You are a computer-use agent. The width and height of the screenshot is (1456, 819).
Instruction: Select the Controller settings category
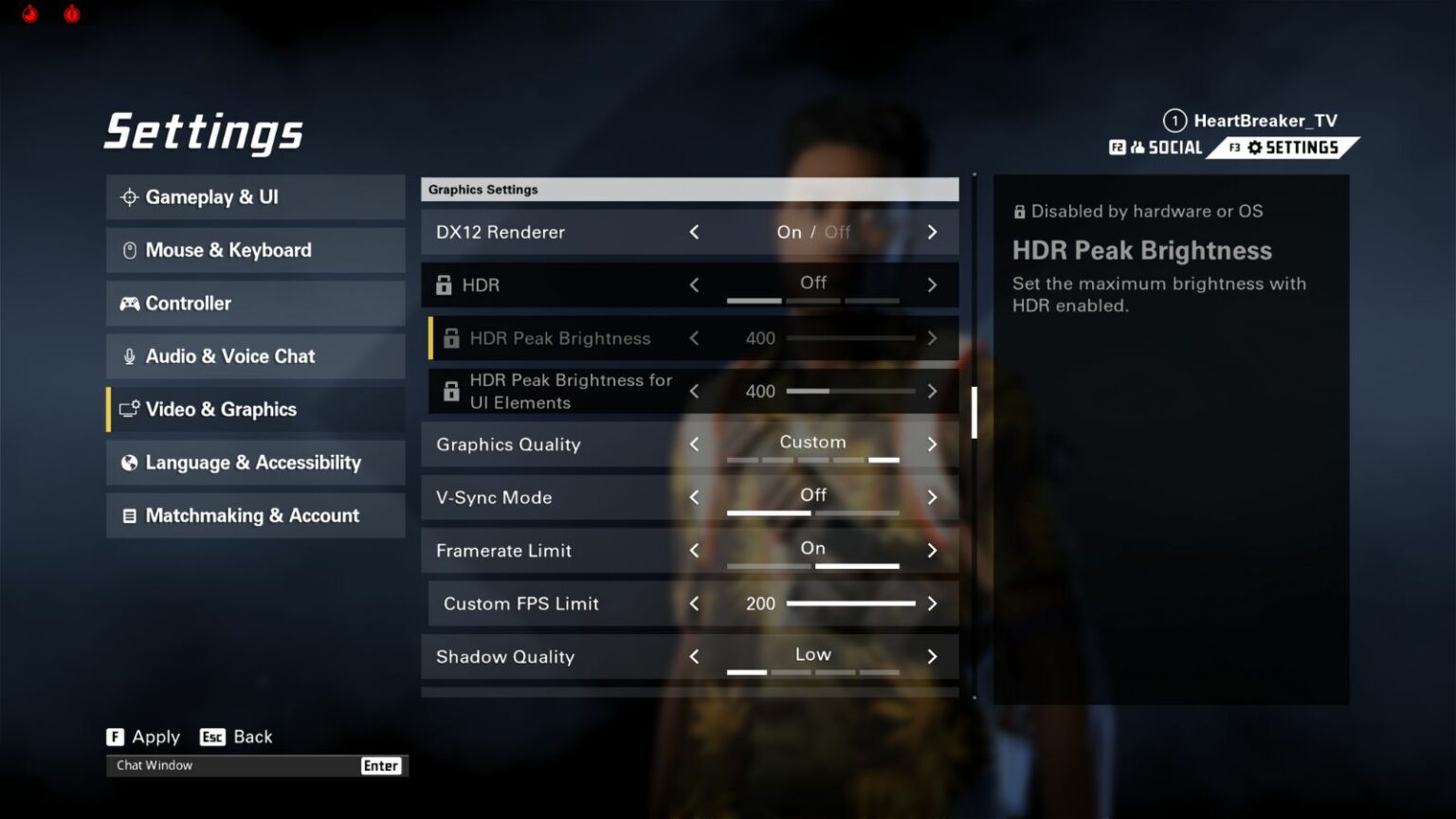[255, 303]
